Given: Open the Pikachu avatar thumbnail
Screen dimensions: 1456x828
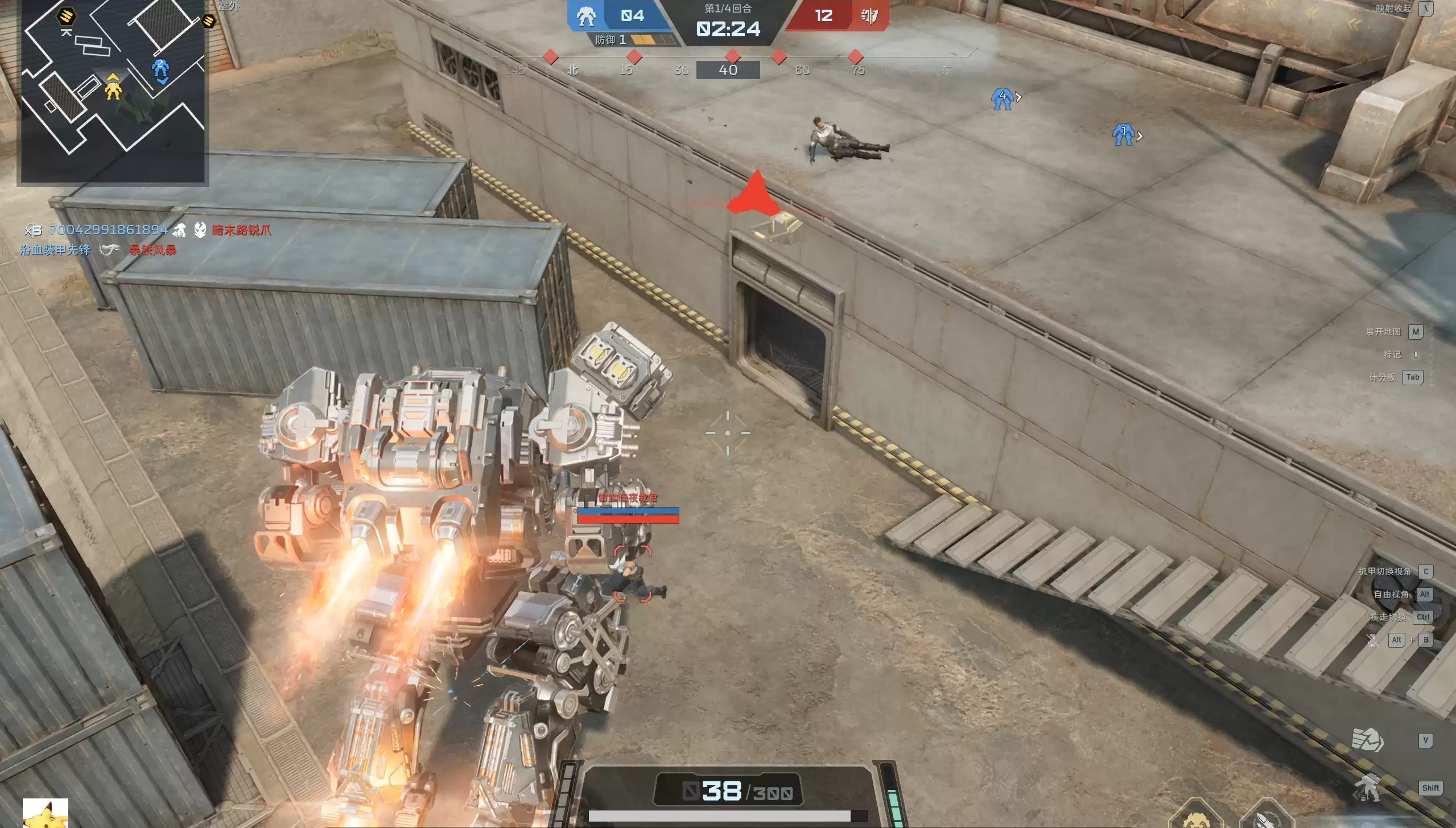Looking at the screenshot, I should pyautogui.click(x=46, y=813).
